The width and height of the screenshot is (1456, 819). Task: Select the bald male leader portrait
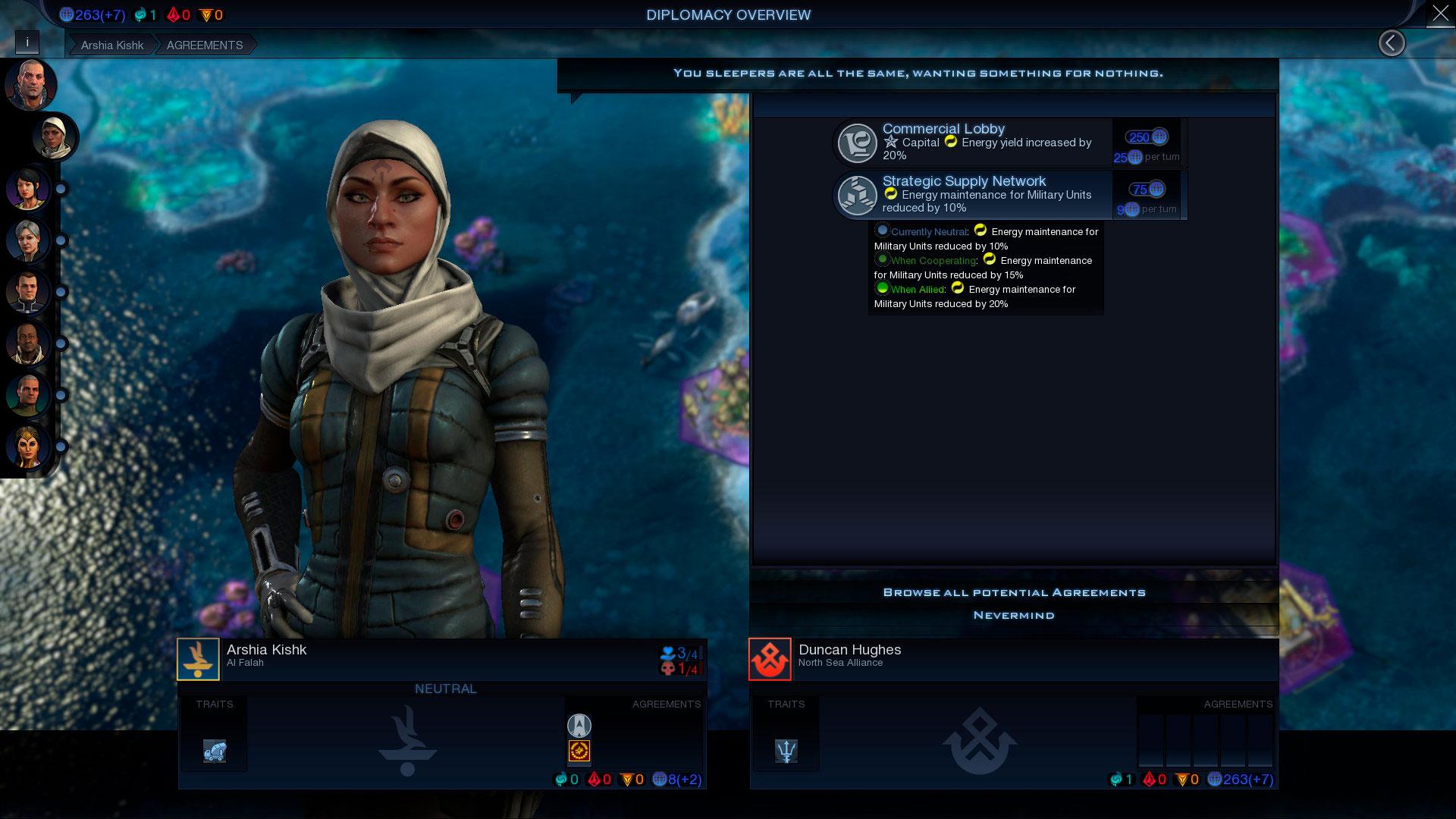tap(30, 85)
